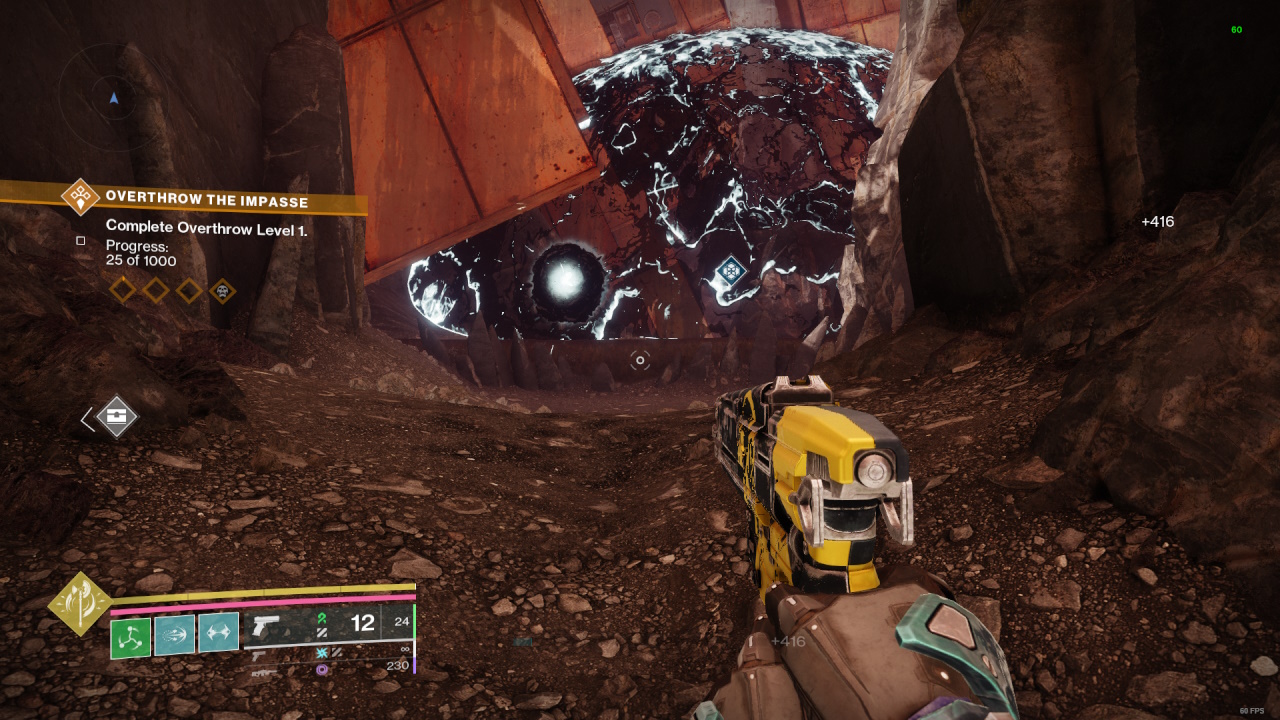Select the Overthrow activity diamond emblem
The image size is (1280, 720).
click(80, 196)
